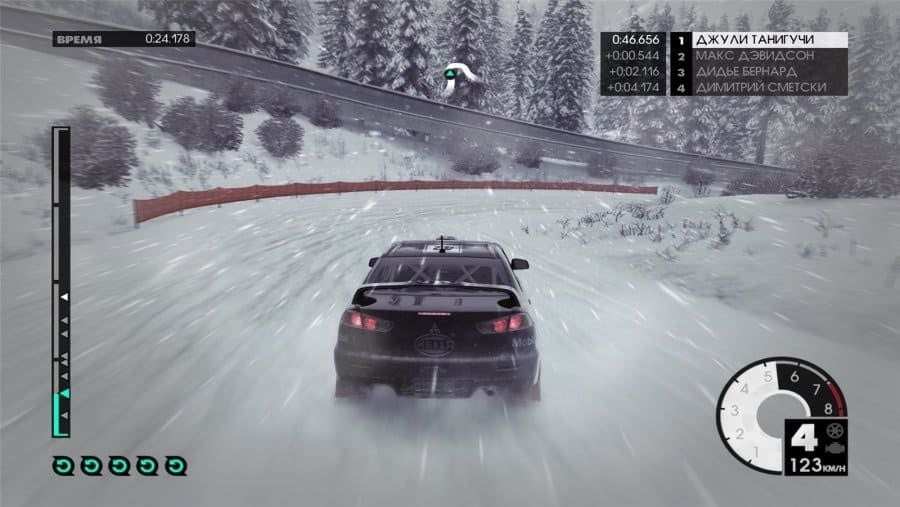Viewport: 900px width, 507px height.
Task: Click the vertical stage progress track
Action: point(62,280)
